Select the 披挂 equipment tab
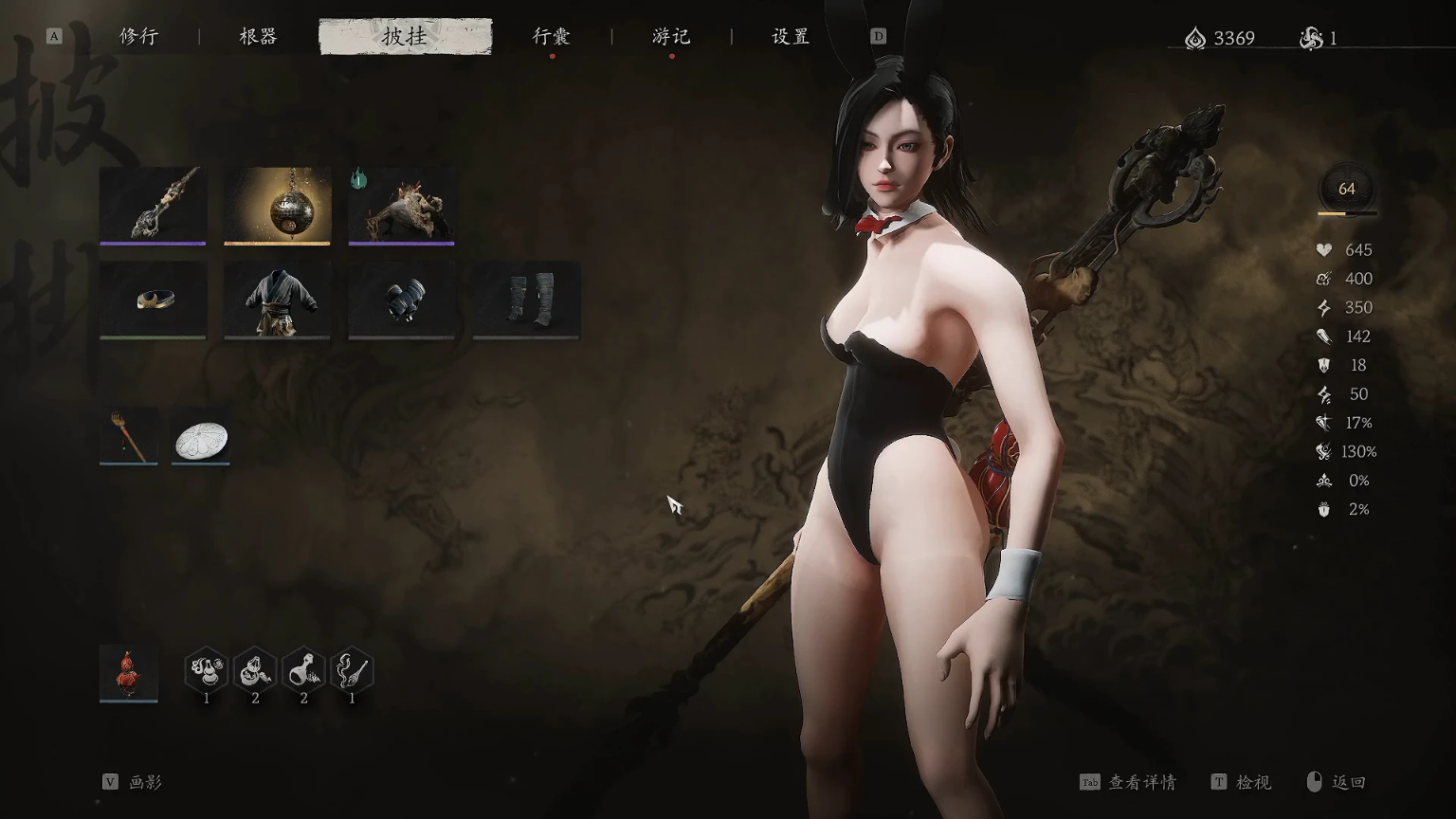Viewport: 1456px width, 819px height. click(x=405, y=37)
